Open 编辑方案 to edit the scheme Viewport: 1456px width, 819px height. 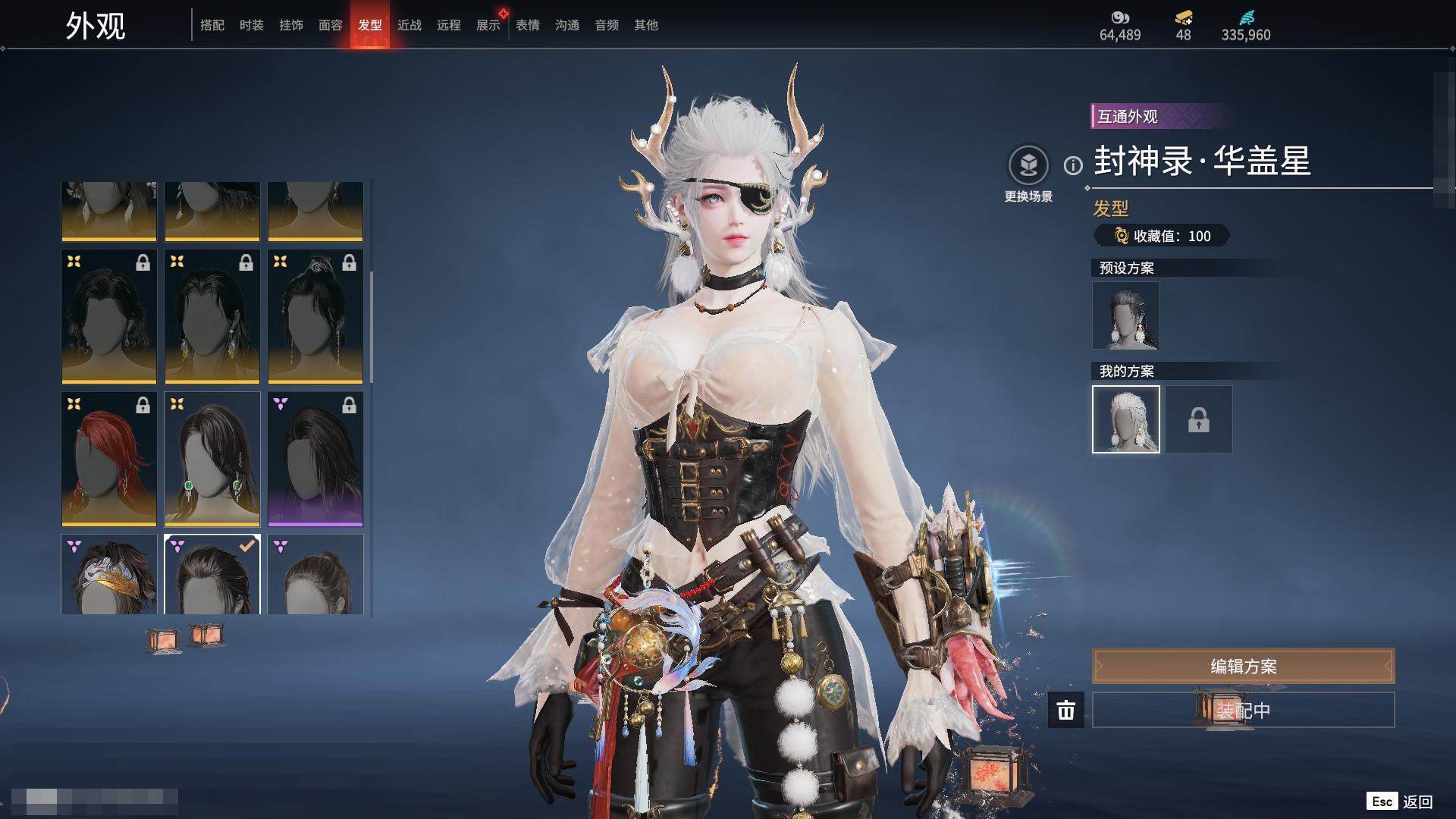coord(1243,667)
